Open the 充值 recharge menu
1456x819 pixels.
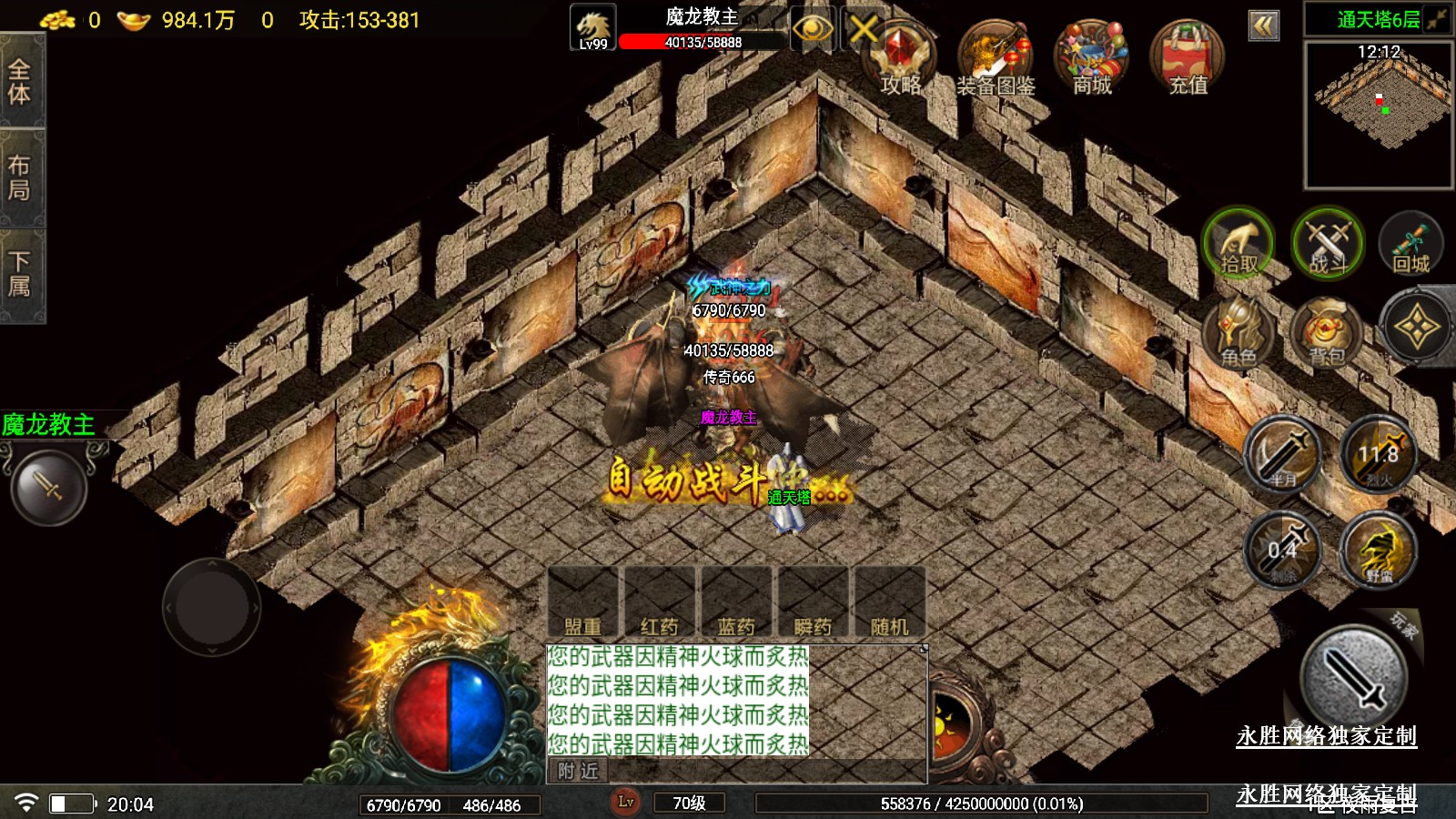pyautogui.click(x=1188, y=56)
